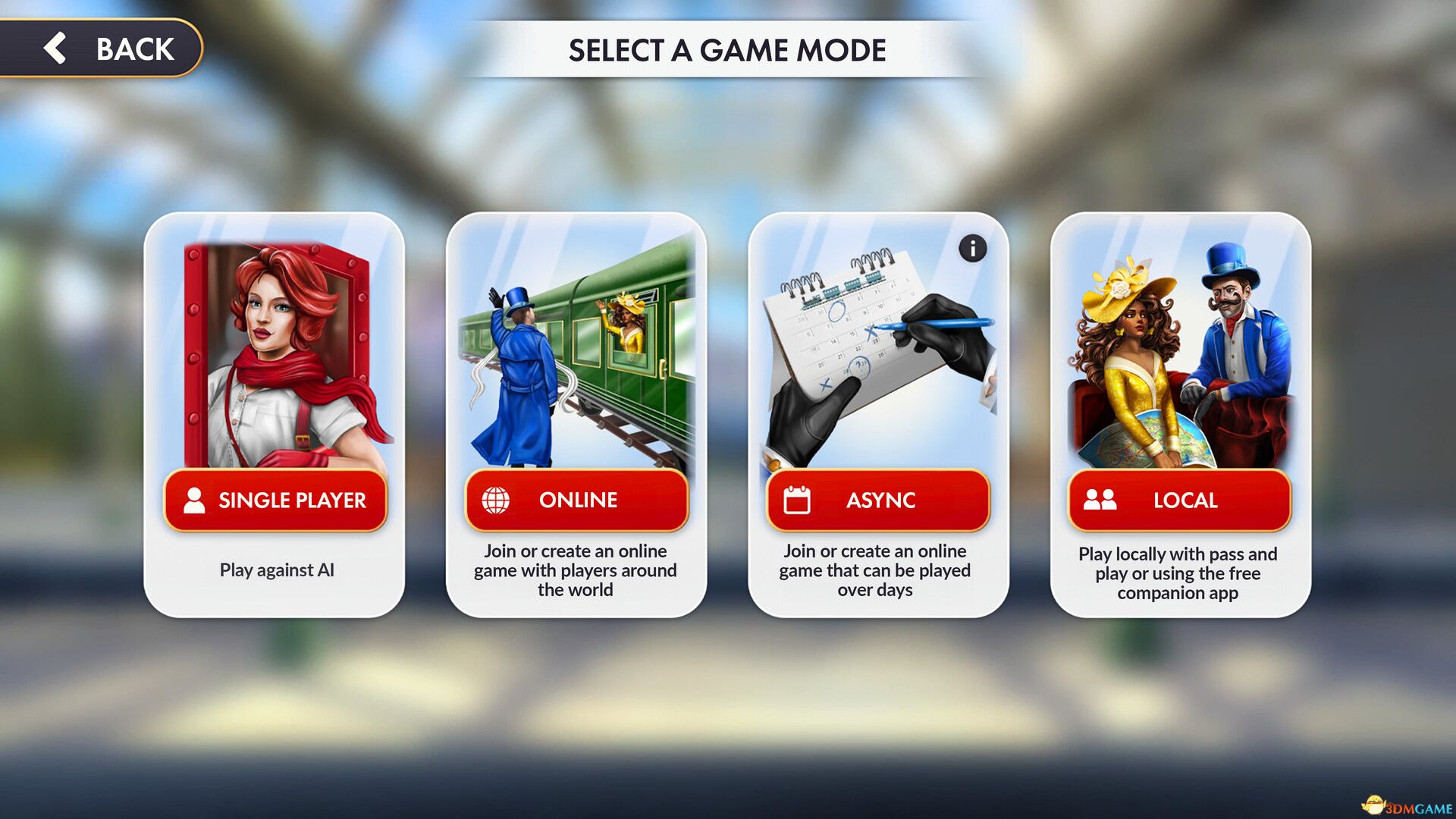Click the 'Play against AI' text
The image size is (1456, 819).
275,570
